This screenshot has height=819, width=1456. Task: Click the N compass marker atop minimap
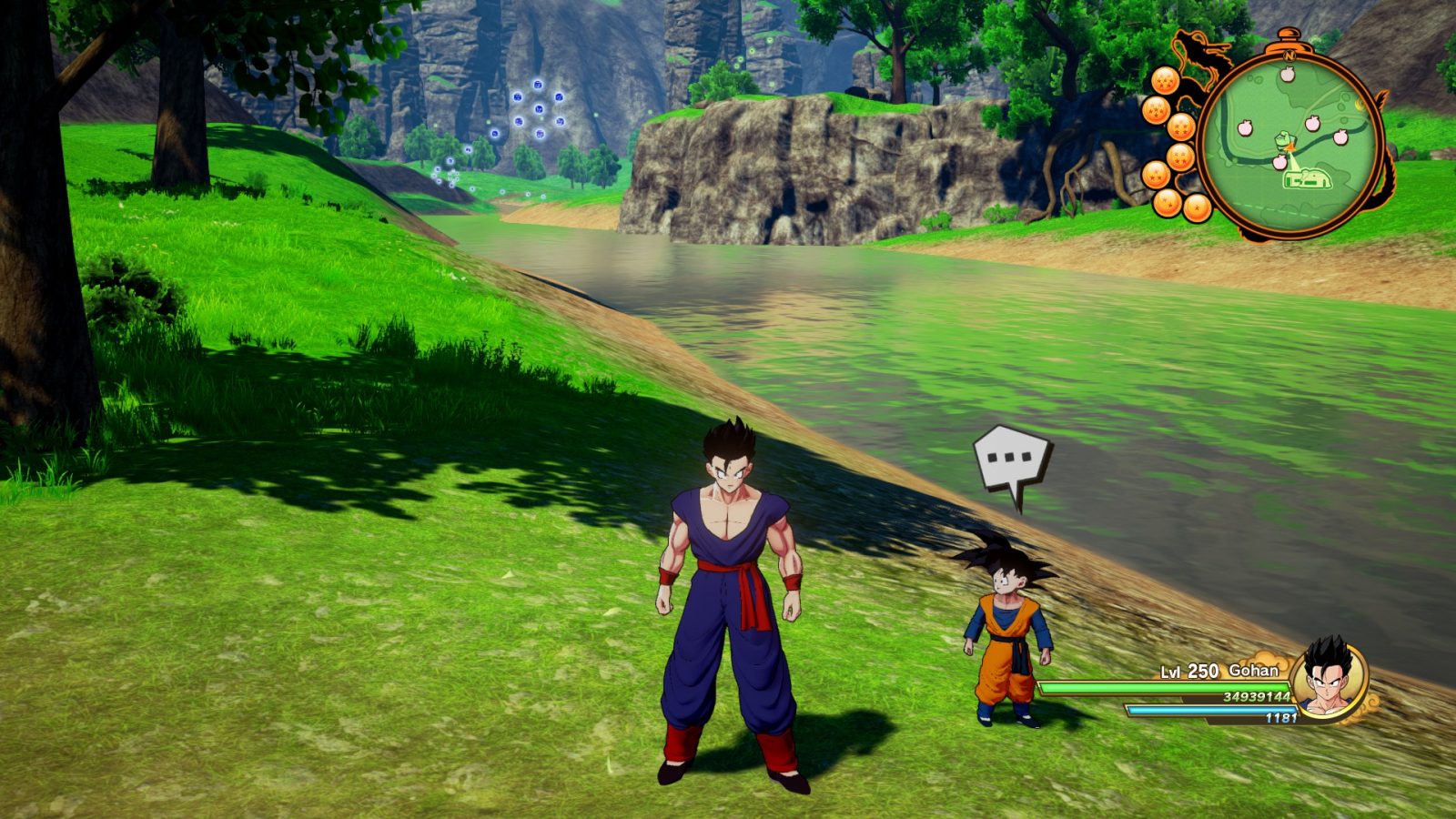point(1289,55)
